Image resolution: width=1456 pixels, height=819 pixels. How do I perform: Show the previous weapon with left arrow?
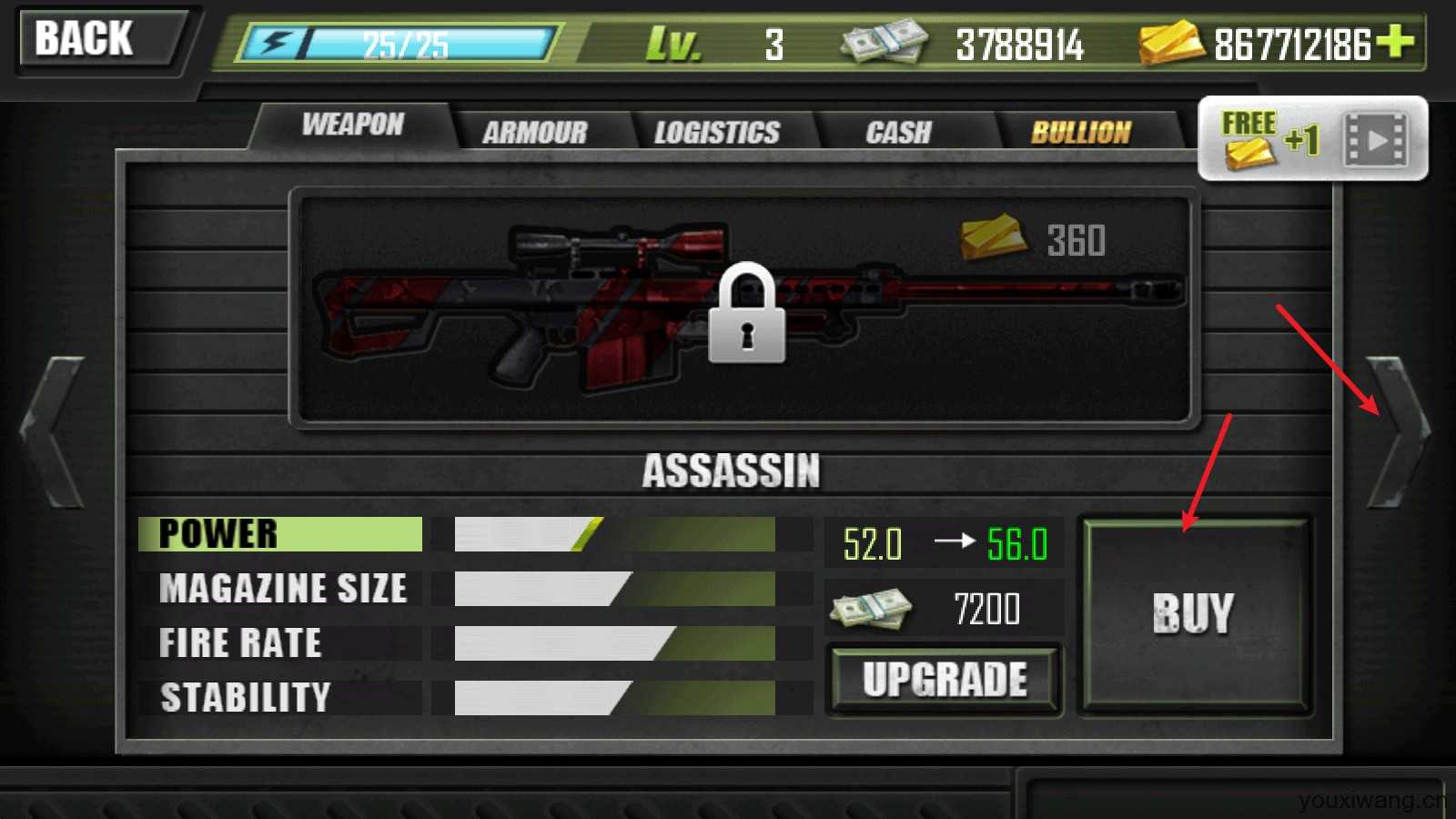coord(55,432)
